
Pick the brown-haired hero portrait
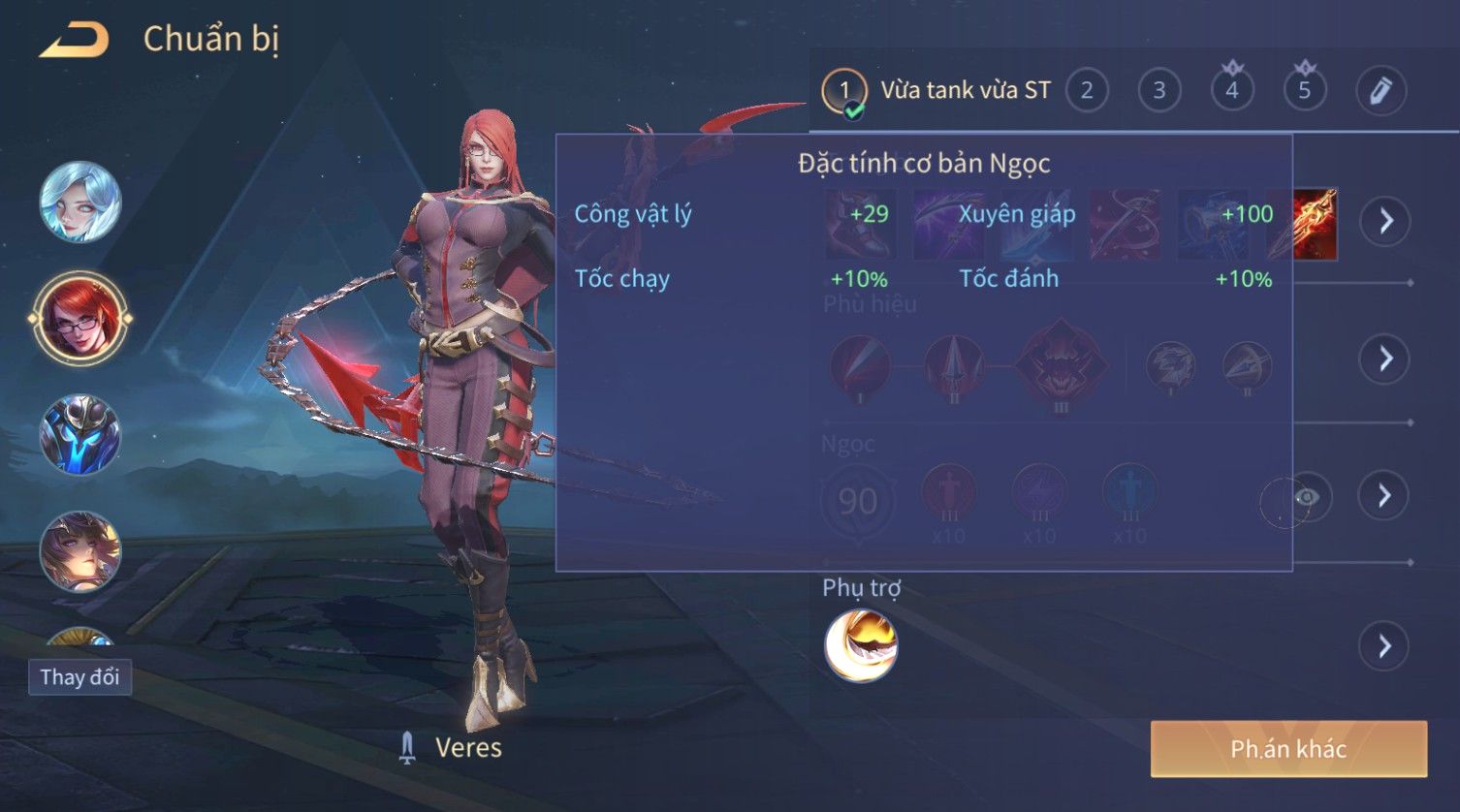(x=80, y=550)
